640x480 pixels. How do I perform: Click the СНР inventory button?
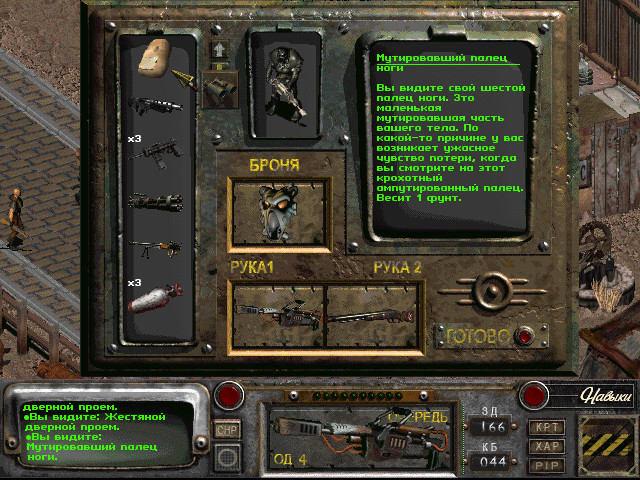click(x=228, y=429)
